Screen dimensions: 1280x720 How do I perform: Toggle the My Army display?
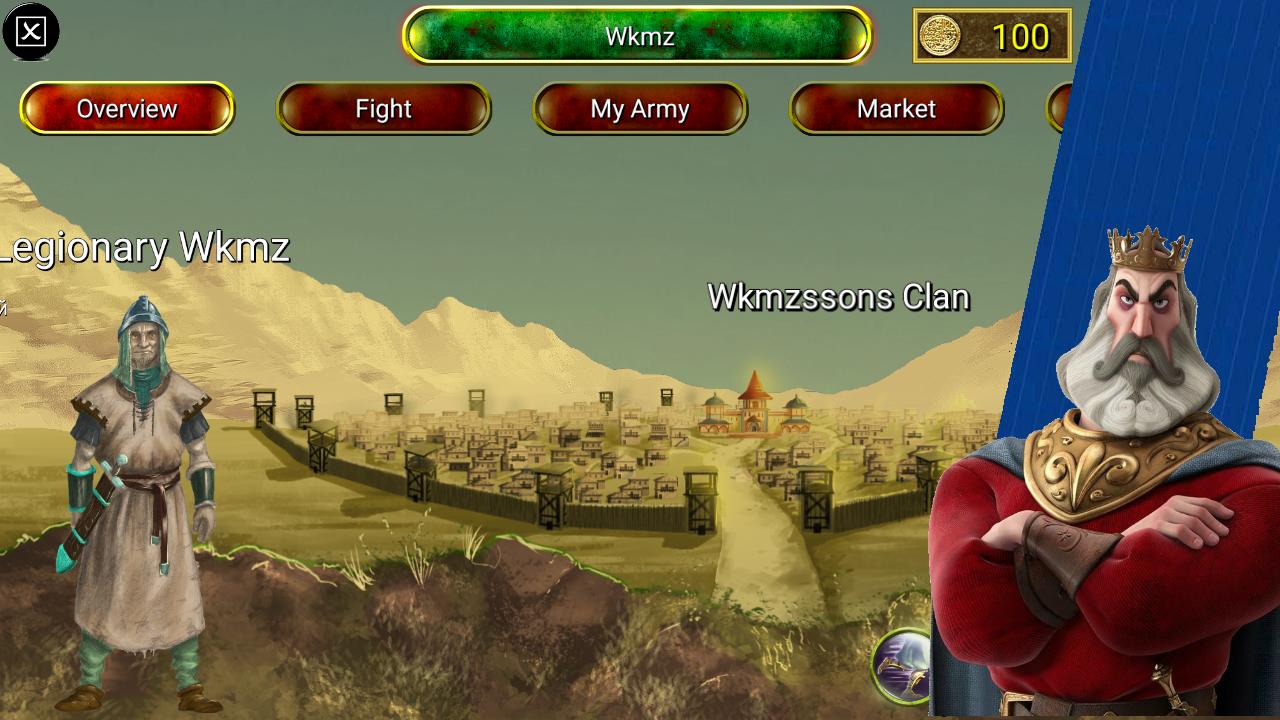[x=640, y=110]
